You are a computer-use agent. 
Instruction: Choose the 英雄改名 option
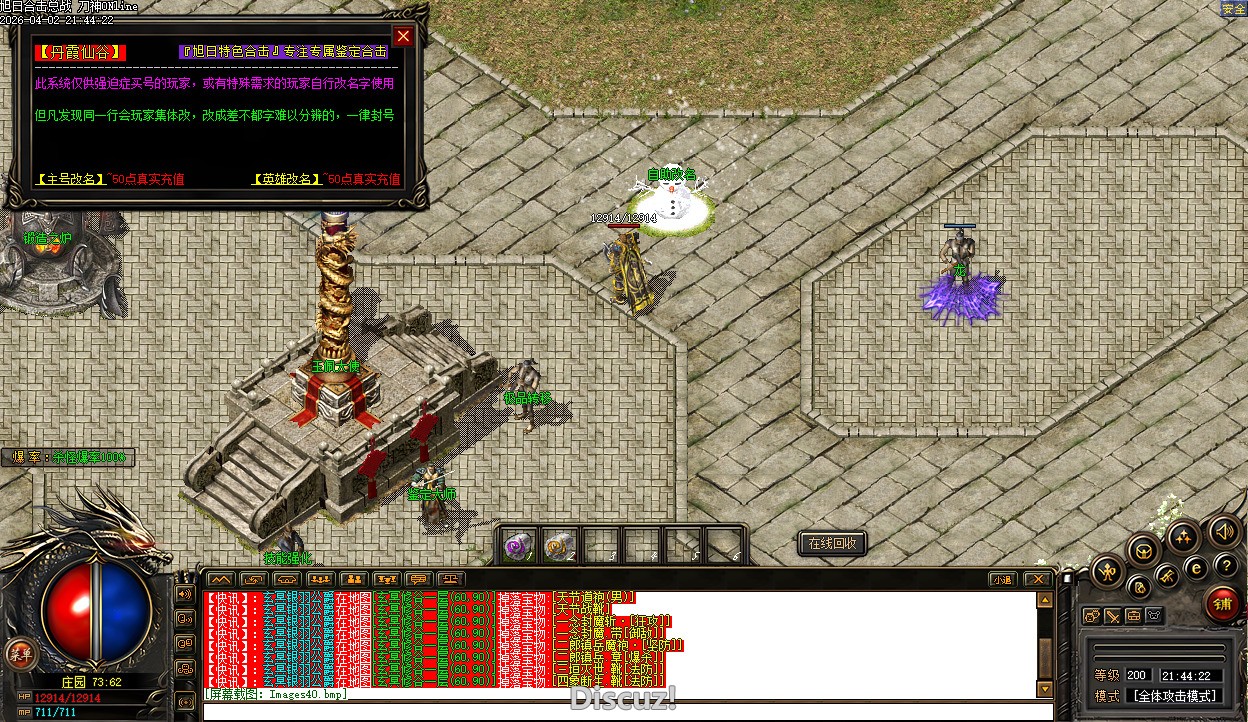[x=286, y=179]
